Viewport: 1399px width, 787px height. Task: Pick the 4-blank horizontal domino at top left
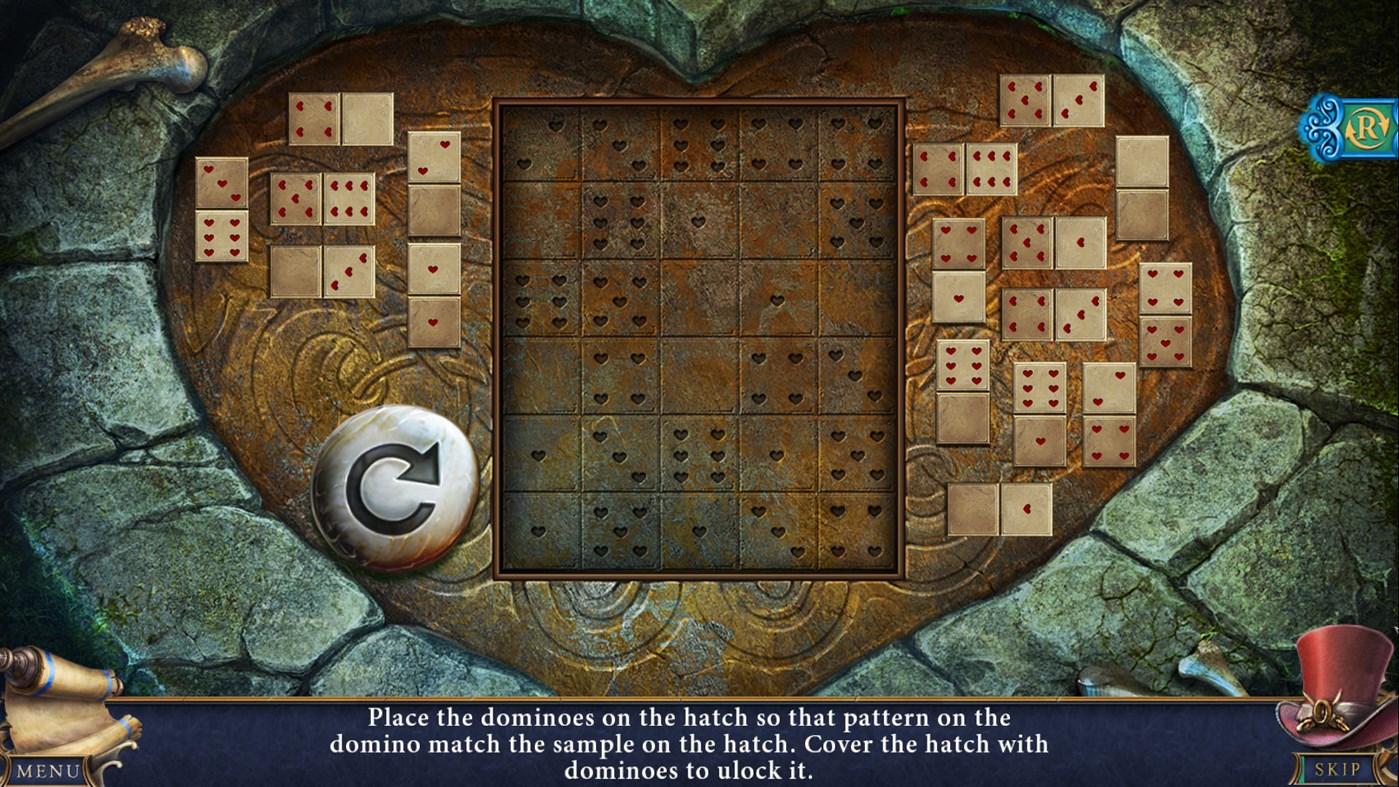coord(340,119)
